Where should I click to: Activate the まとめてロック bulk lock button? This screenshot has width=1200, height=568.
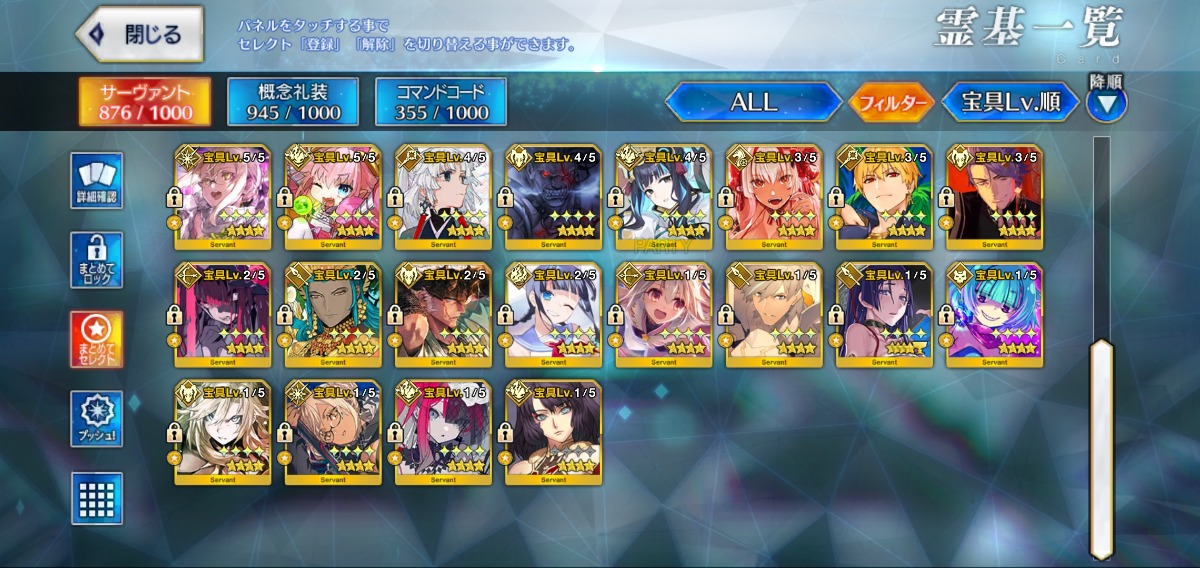(97, 260)
